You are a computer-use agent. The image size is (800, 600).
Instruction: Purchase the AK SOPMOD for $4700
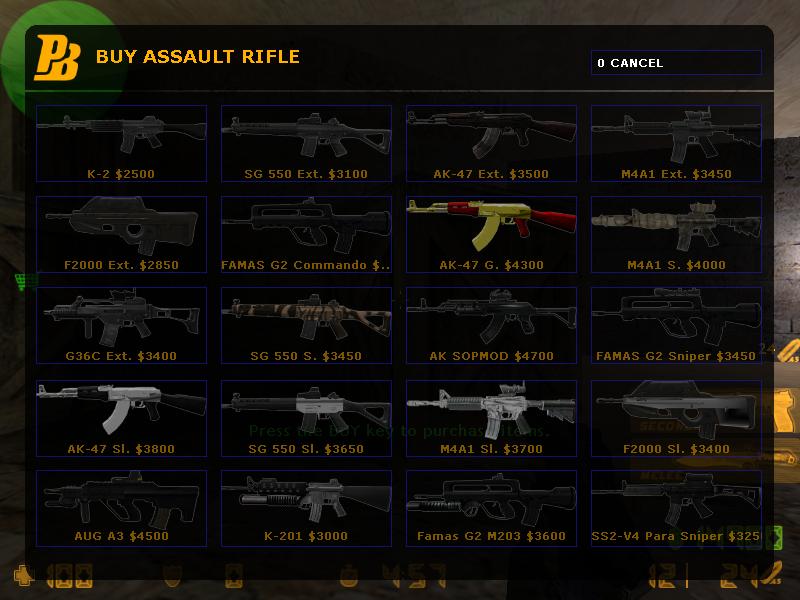[x=491, y=325]
